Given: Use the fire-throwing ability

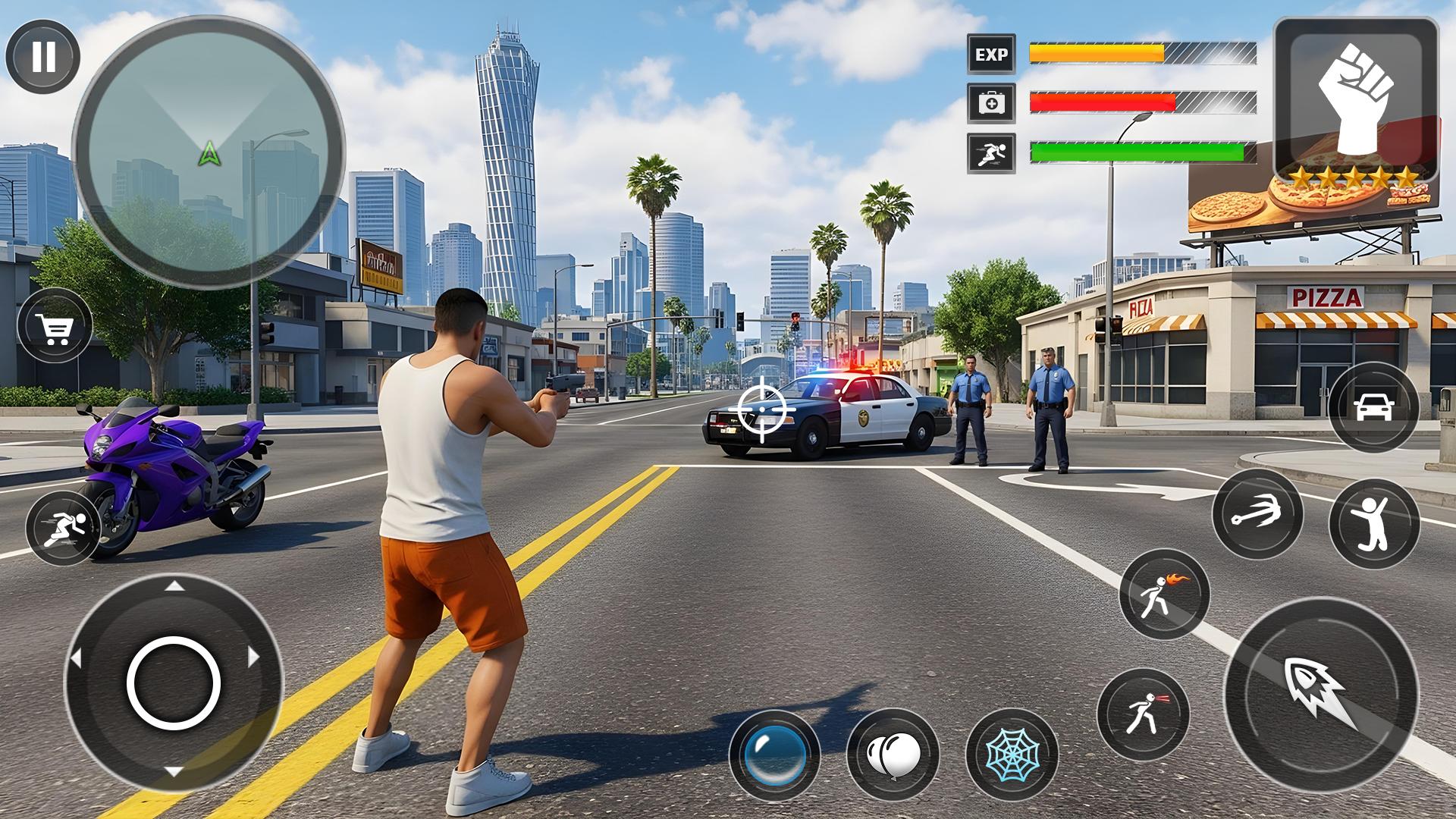Looking at the screenshot, I should (x=1164, y=595).
